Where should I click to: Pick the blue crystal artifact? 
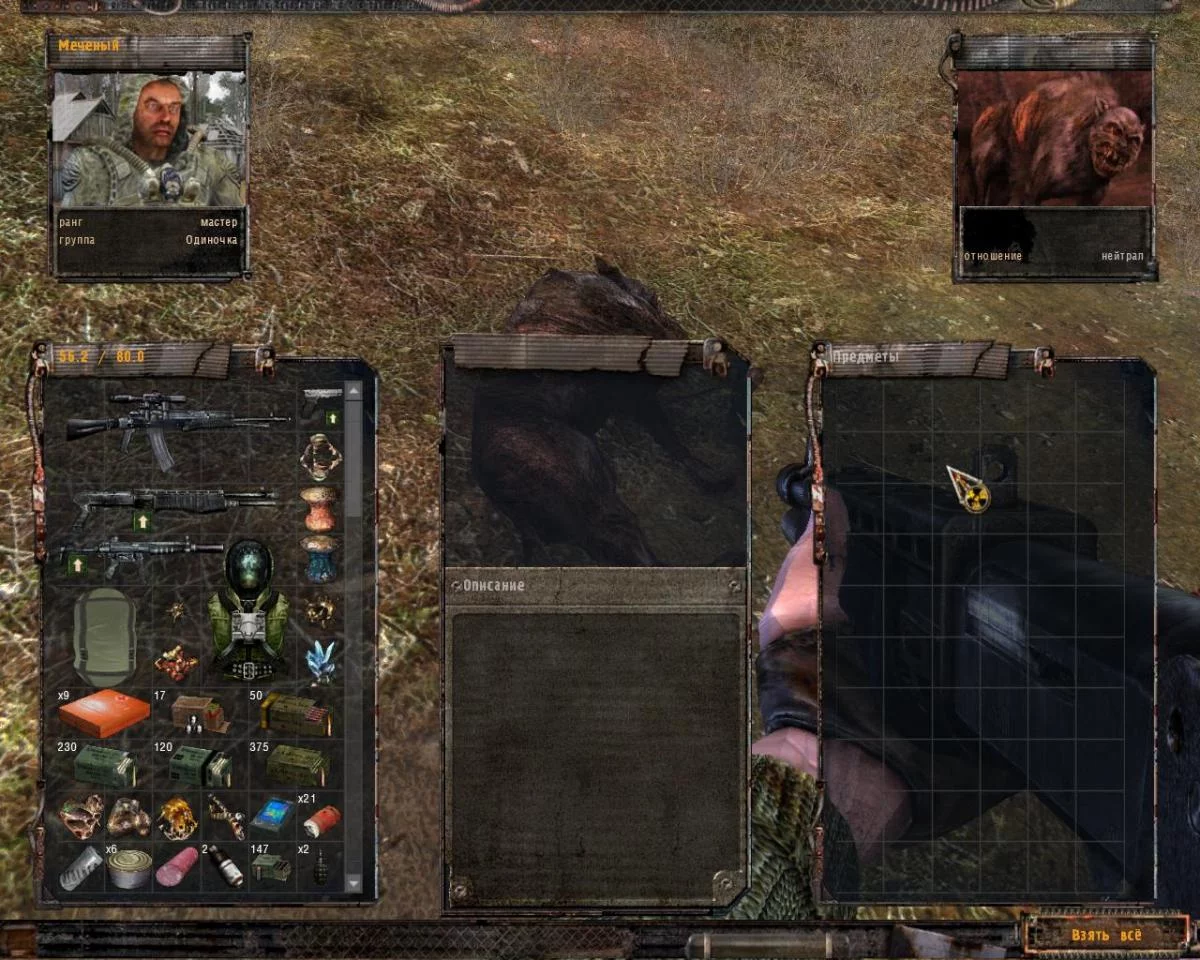pos(320,659)
